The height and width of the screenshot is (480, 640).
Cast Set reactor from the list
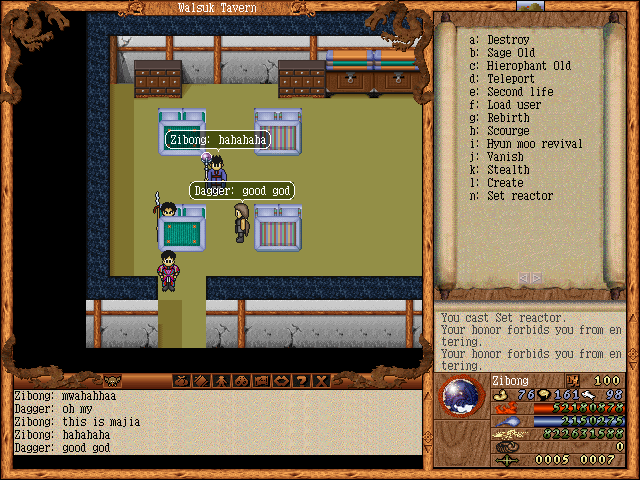[519, 196]
